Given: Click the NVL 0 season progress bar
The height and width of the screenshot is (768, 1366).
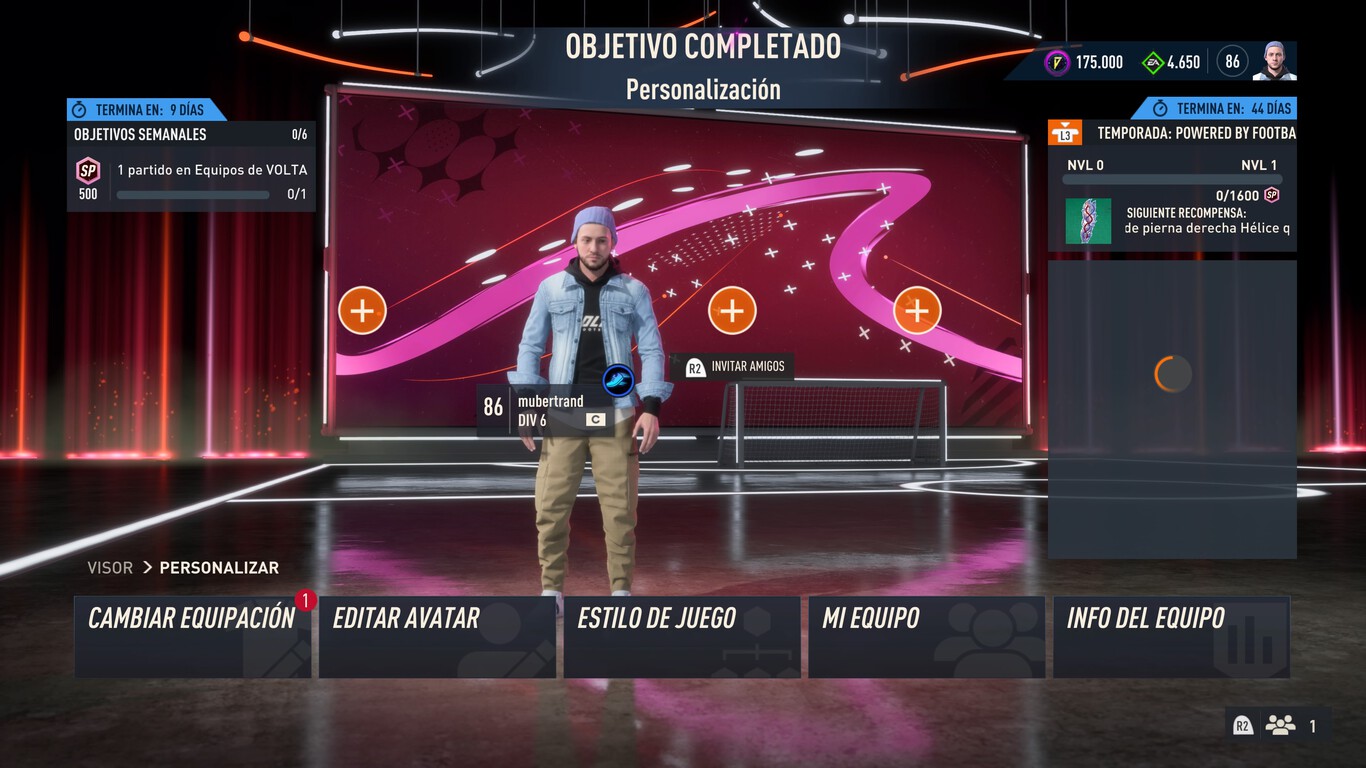Looking at the screenshot, I should pos(1170,179).
